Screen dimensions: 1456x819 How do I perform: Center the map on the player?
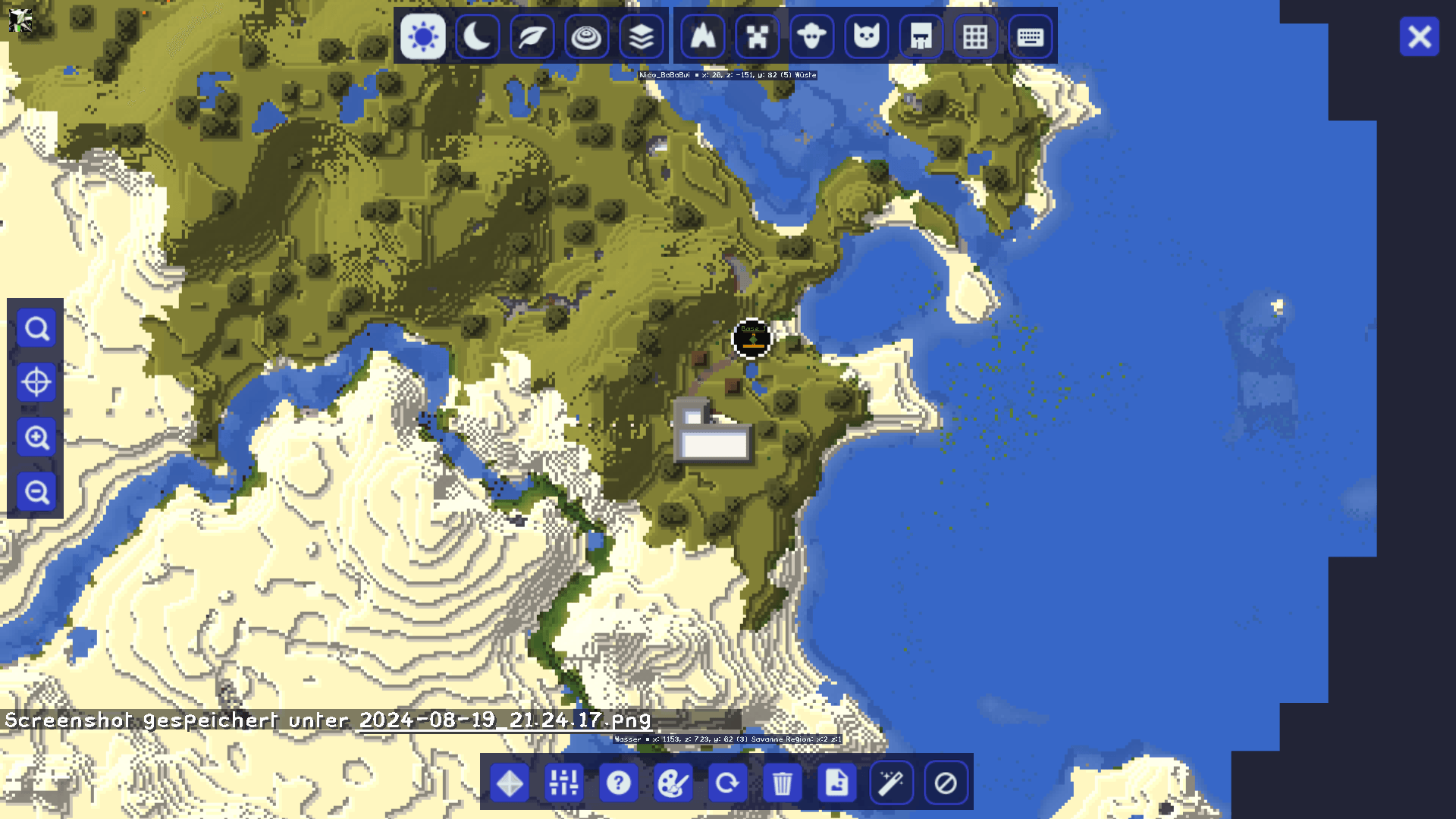click(x=36, y=383)
